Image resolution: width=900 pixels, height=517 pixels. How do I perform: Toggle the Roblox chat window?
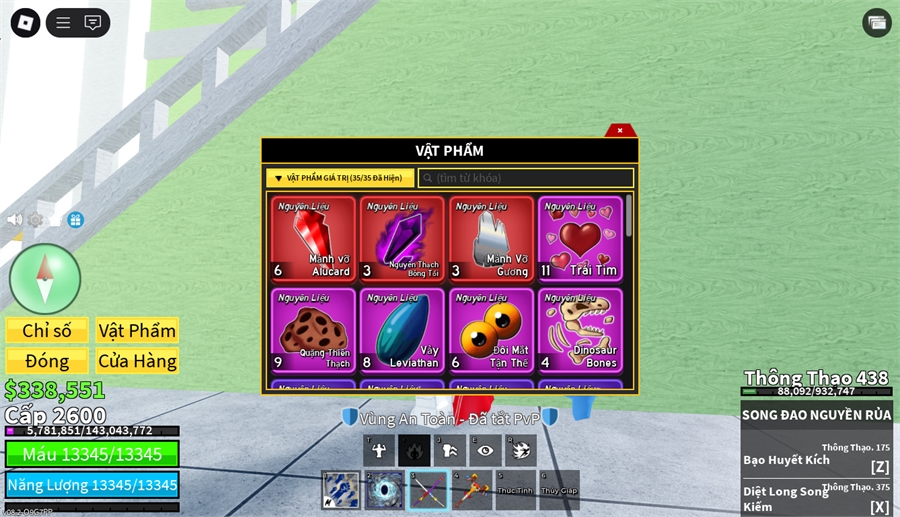[x=93, y=22]
